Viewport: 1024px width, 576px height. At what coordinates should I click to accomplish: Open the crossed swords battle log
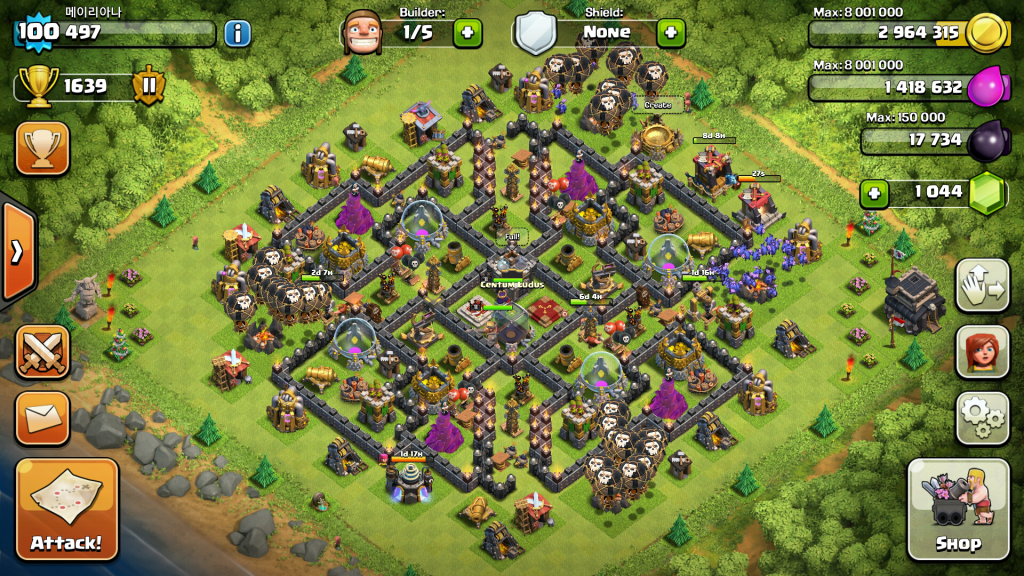[x=42, y=352]
